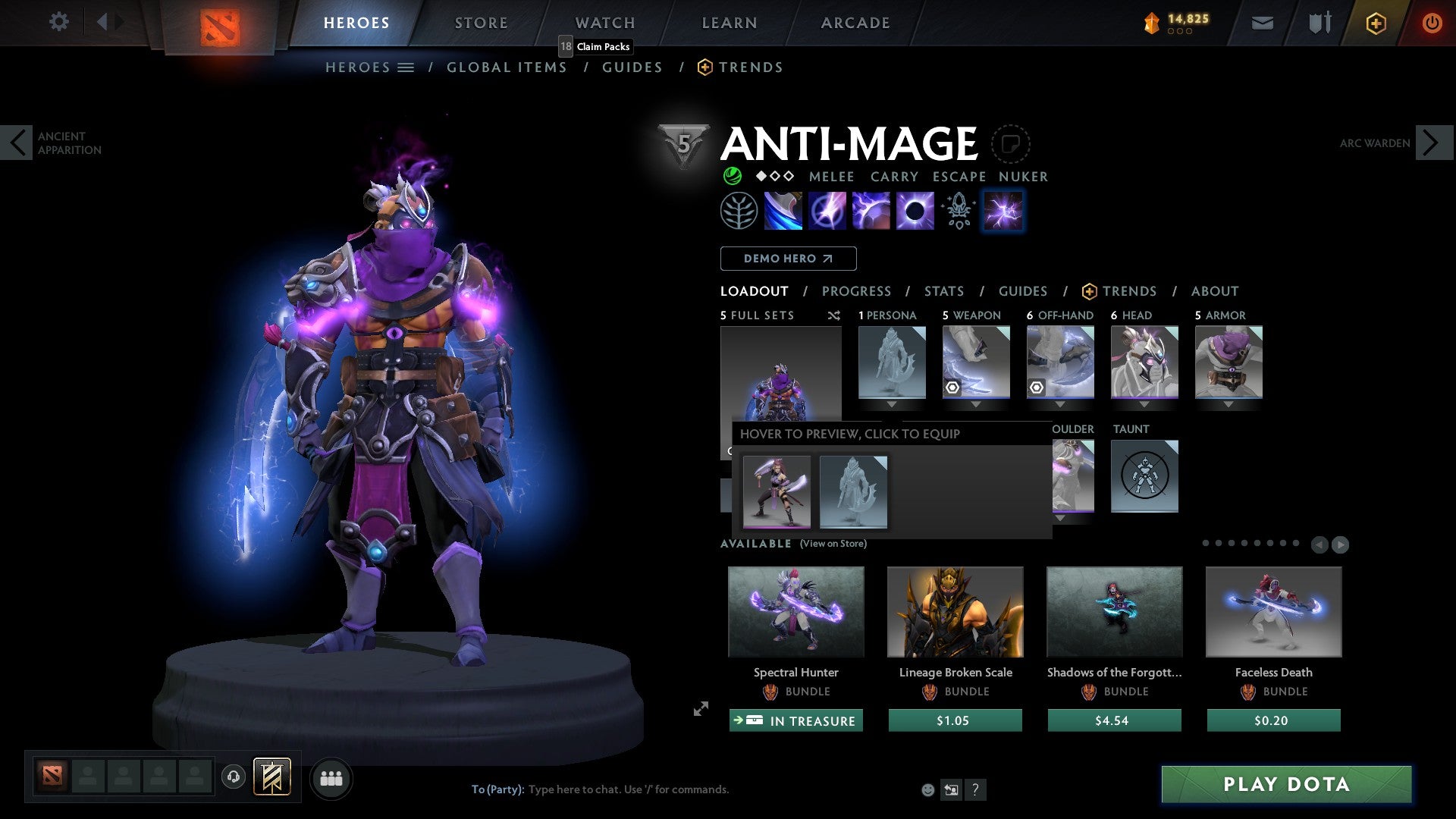This screenshot has height=819, width=1456.
Task: Select the Mana Break ability icon
Action: pyautogui.click(x=785, y=210)
